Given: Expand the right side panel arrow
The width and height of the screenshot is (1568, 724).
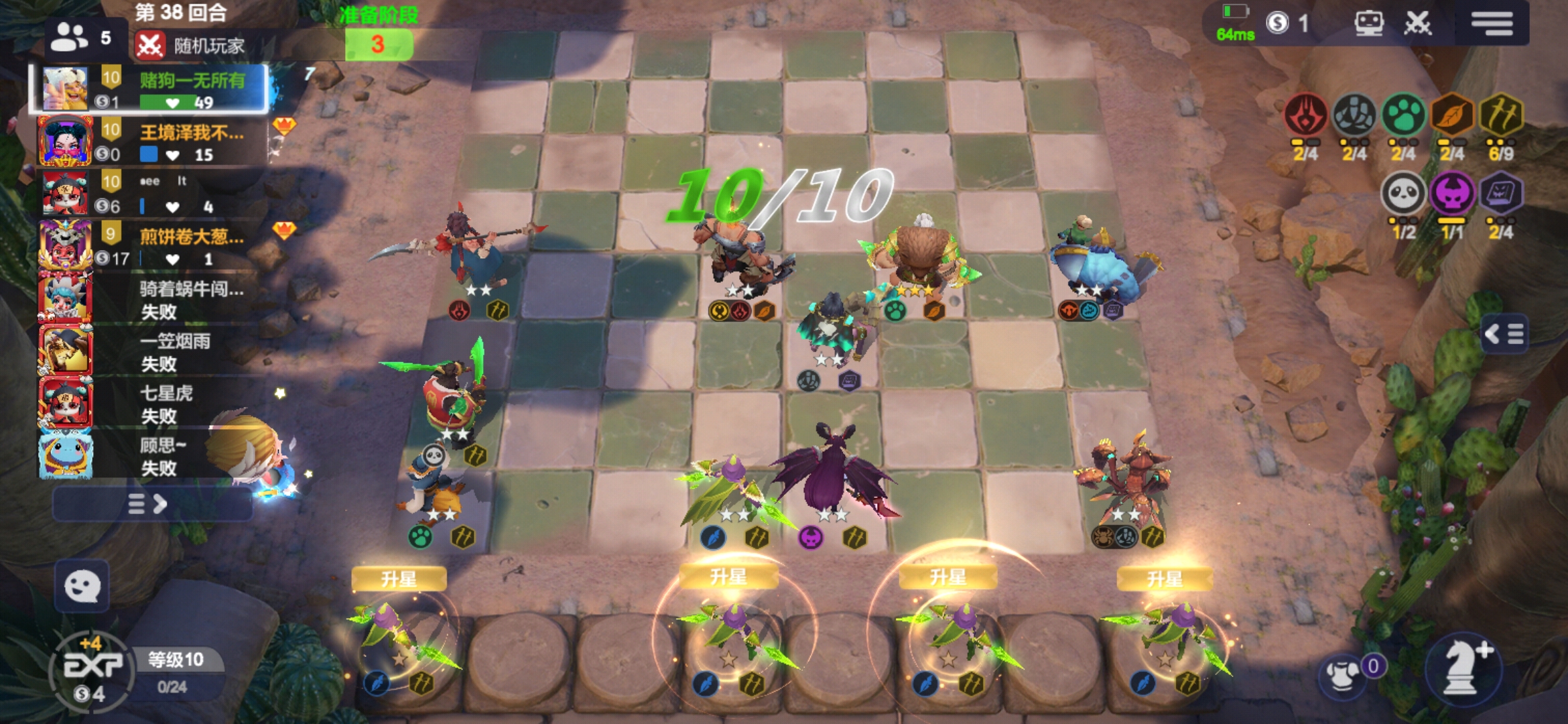Looking at the screenshot, I should [1505, 333].
